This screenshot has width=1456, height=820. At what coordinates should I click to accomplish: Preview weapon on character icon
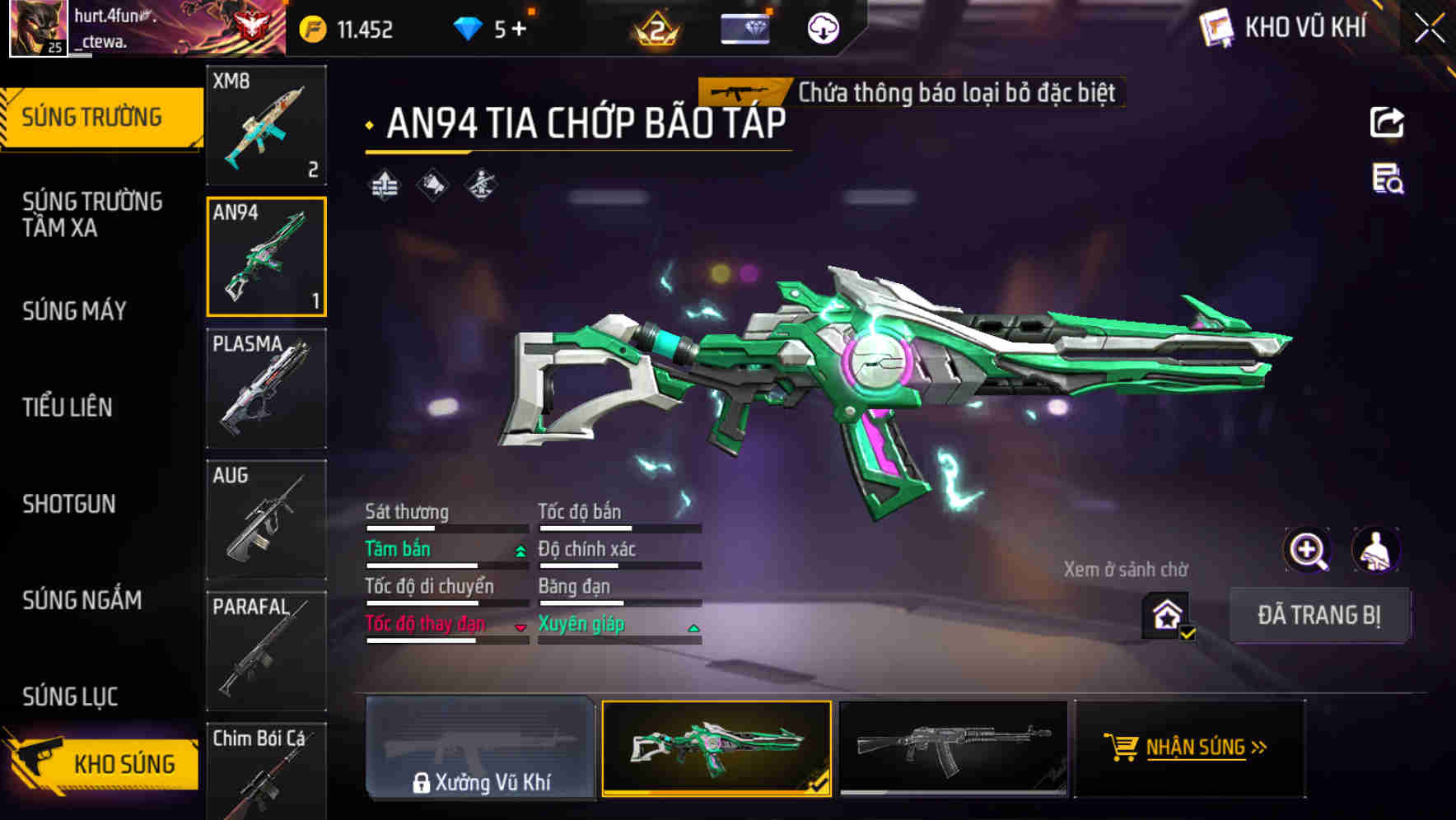coord(1375,550)
